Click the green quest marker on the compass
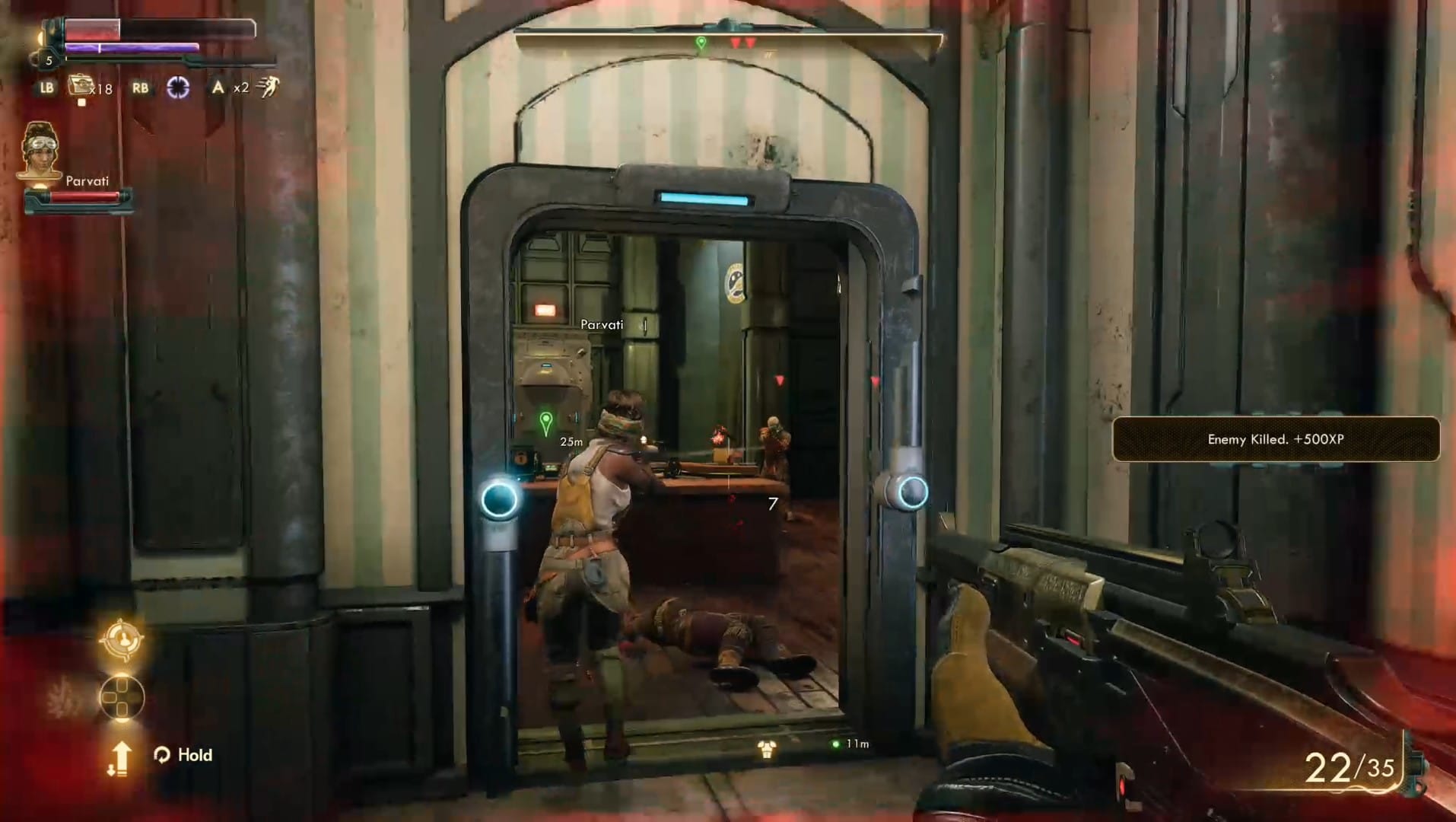This screenshot has width=1456, height=822. coord(701,43)
